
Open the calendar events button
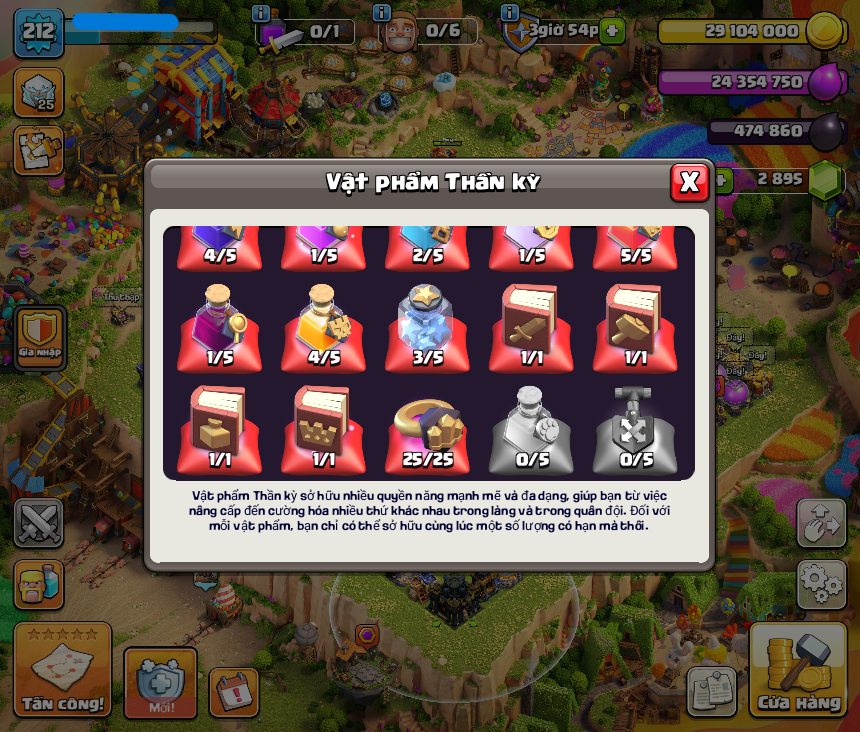[x=233, y=691]
